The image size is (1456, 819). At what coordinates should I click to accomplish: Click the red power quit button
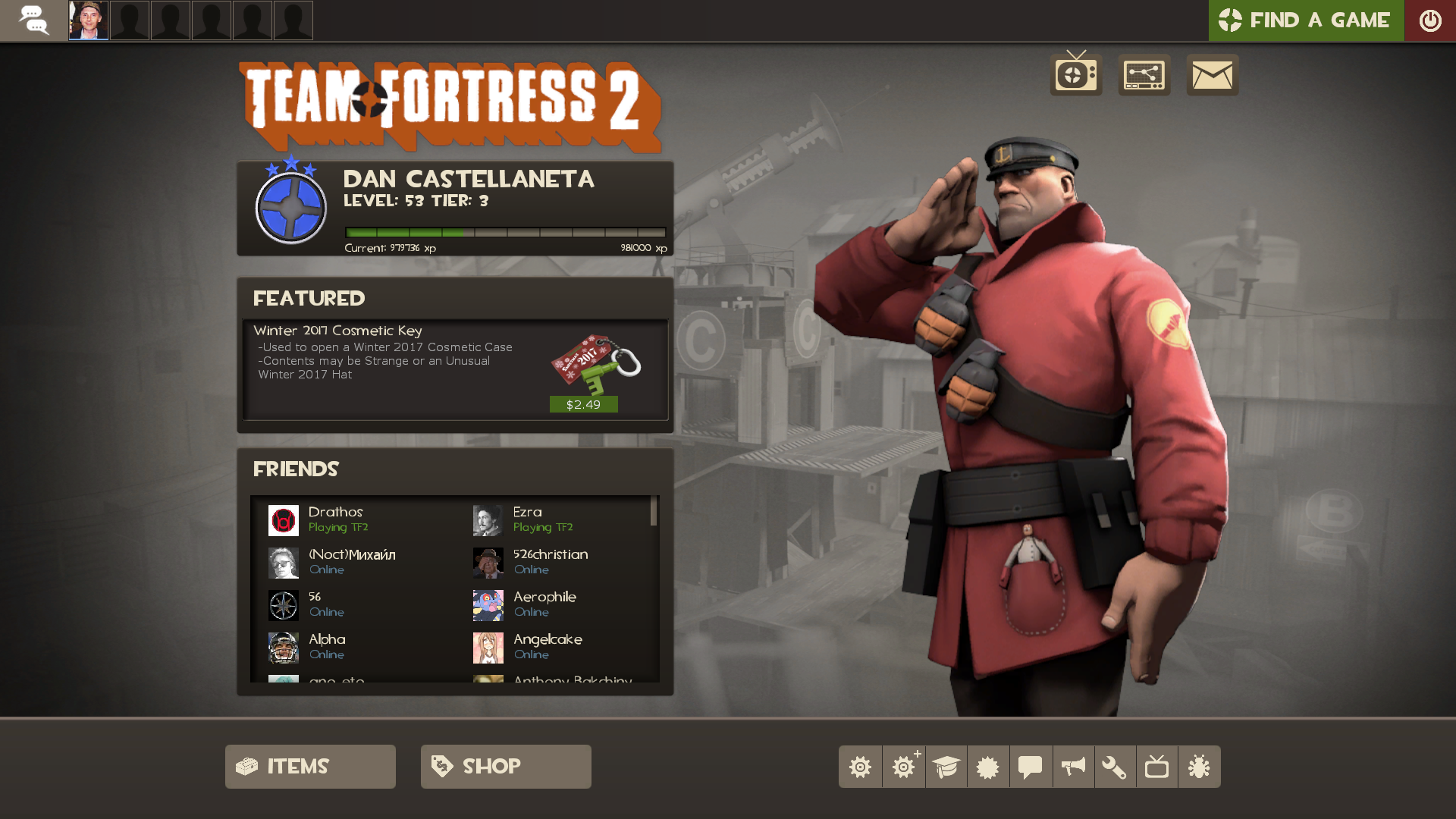(1429, 20)
